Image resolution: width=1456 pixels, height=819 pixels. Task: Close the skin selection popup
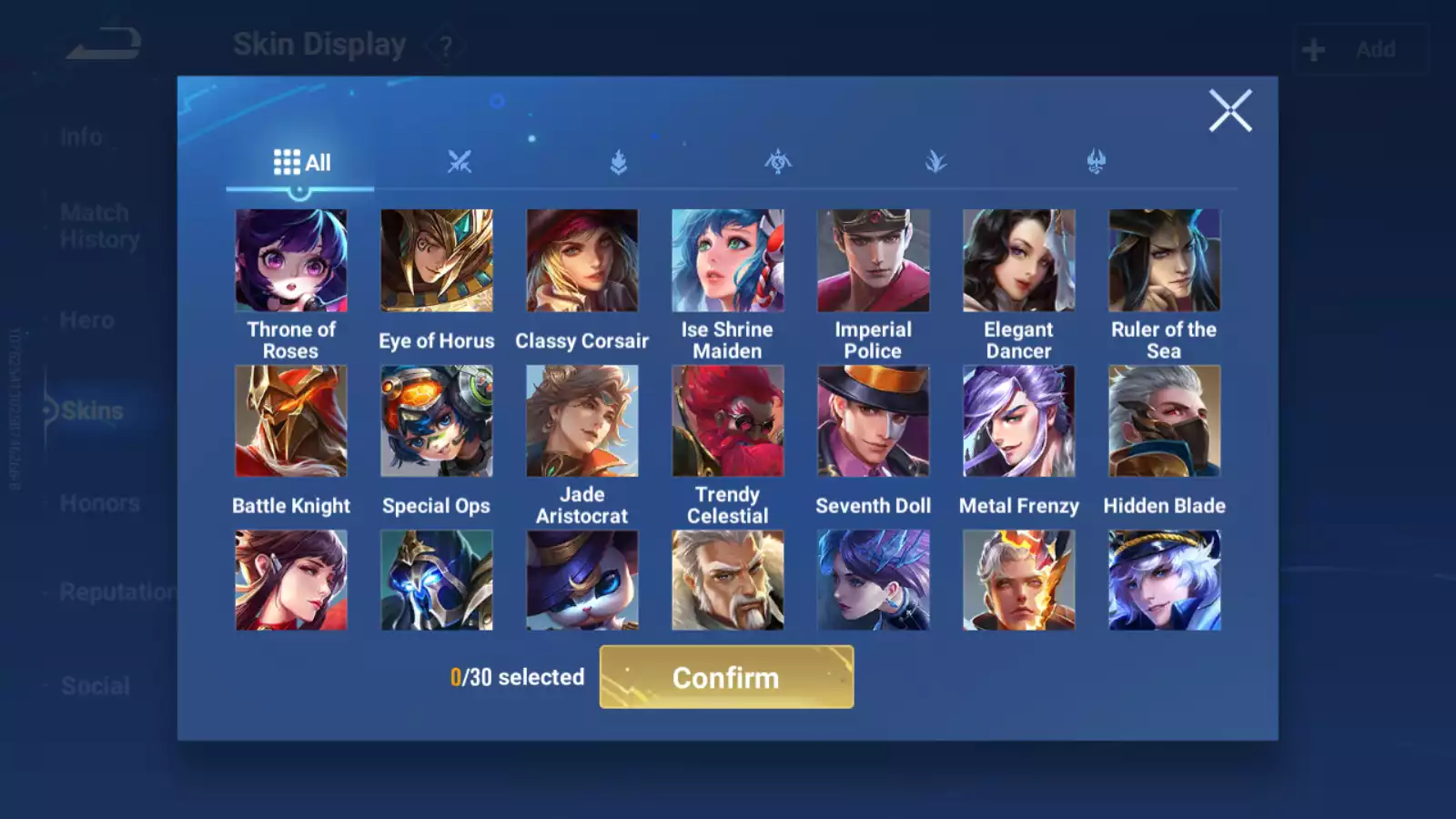click(1229, 111)
